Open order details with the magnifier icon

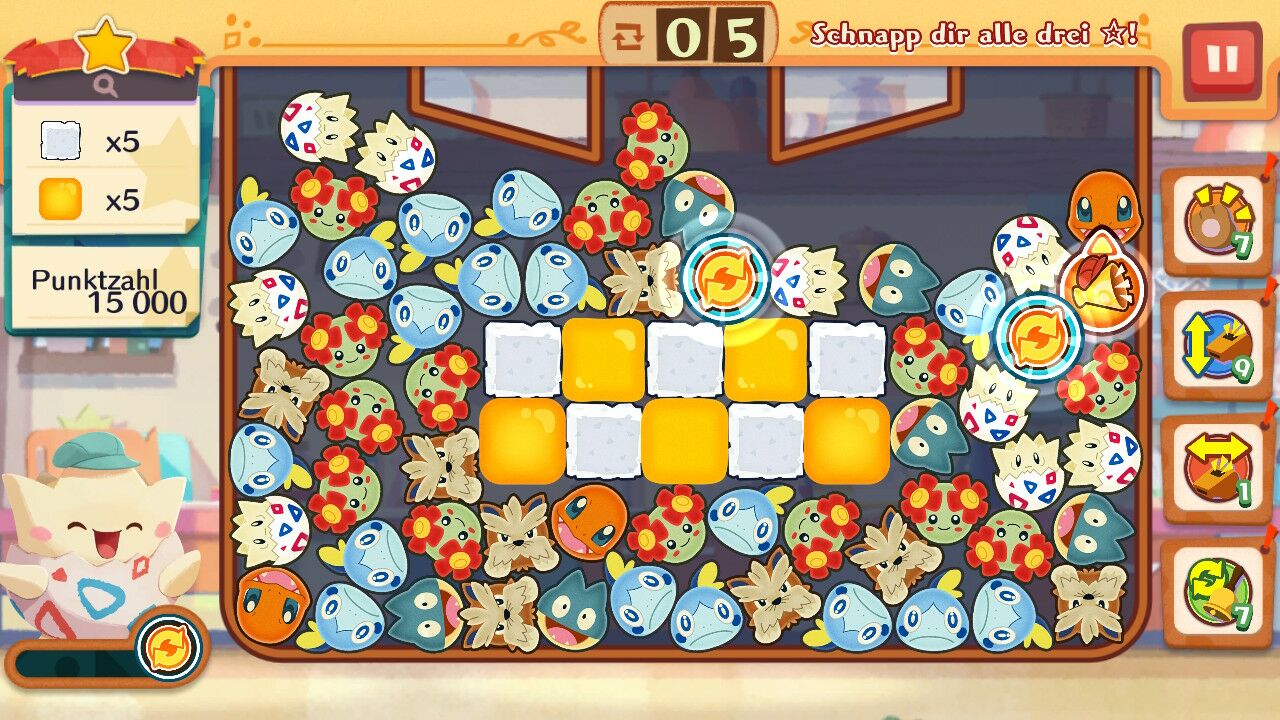coord(106,87)
